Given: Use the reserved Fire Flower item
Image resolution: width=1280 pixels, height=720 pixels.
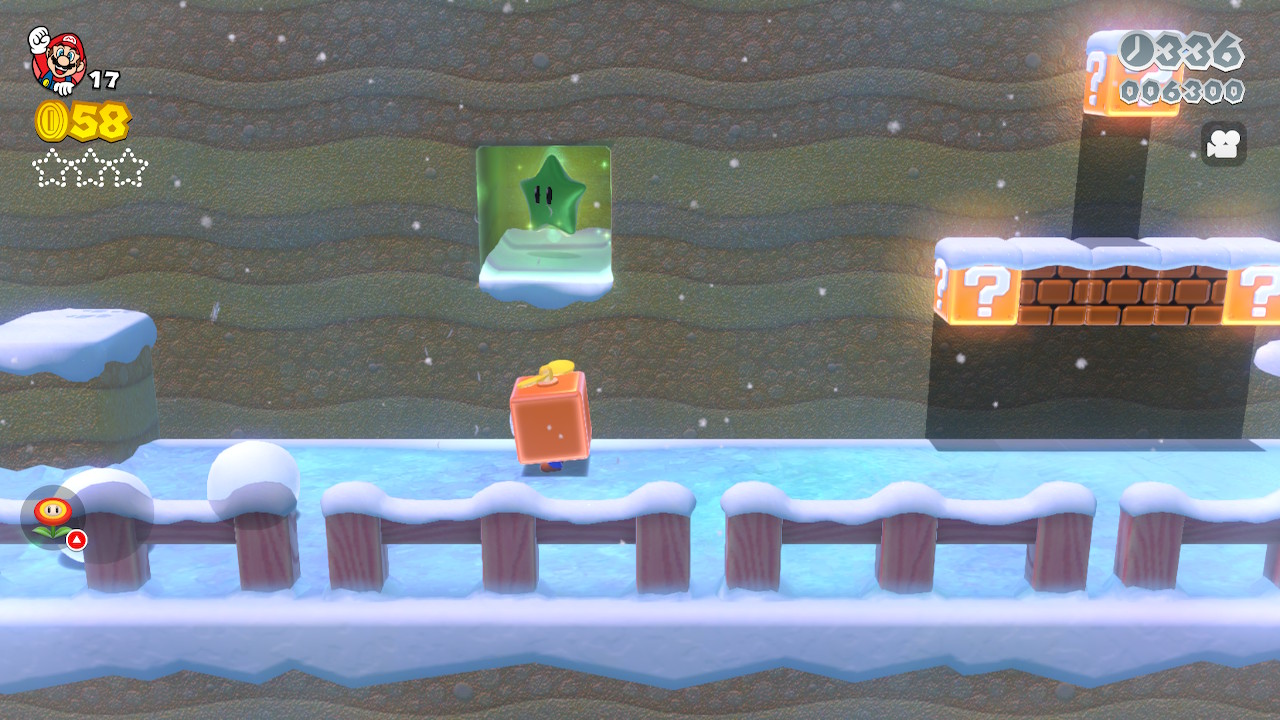Looking at the screenshot, I should pyautogui.click(x=52, y=517).
